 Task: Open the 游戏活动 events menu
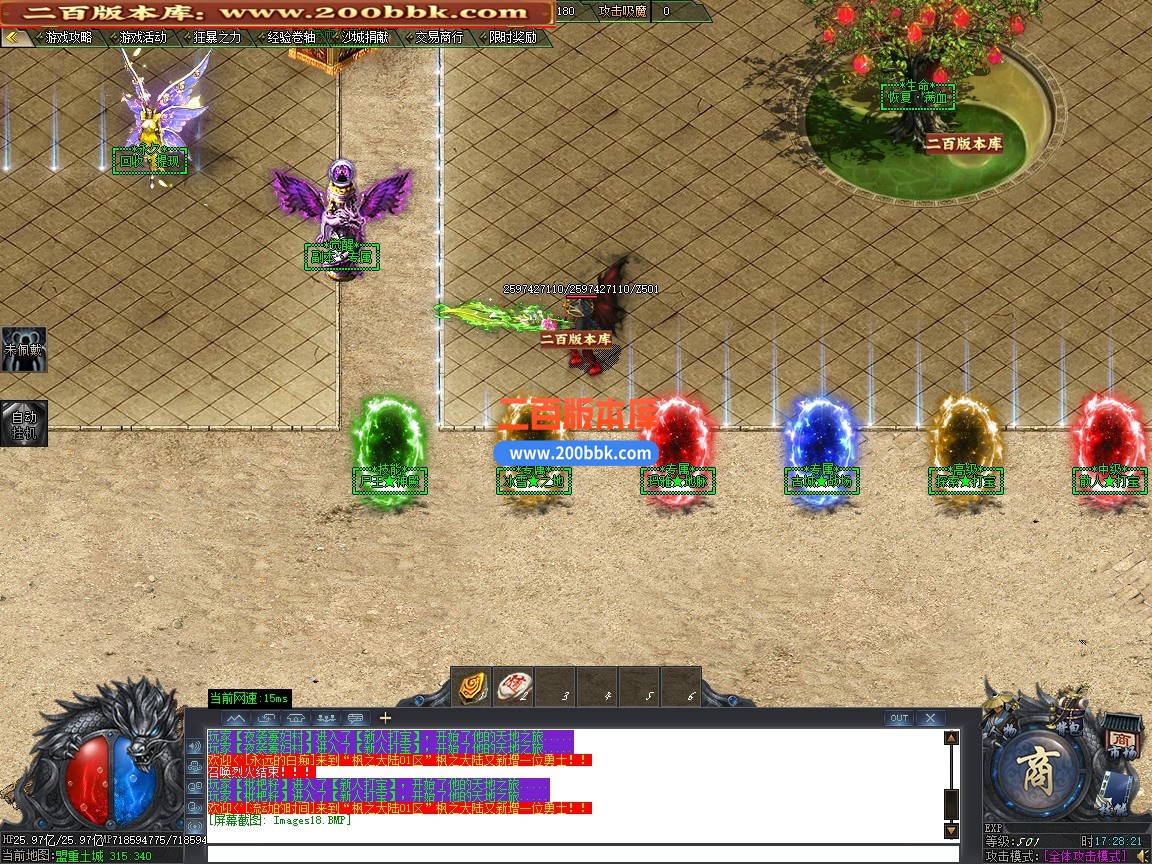(143, 37)
